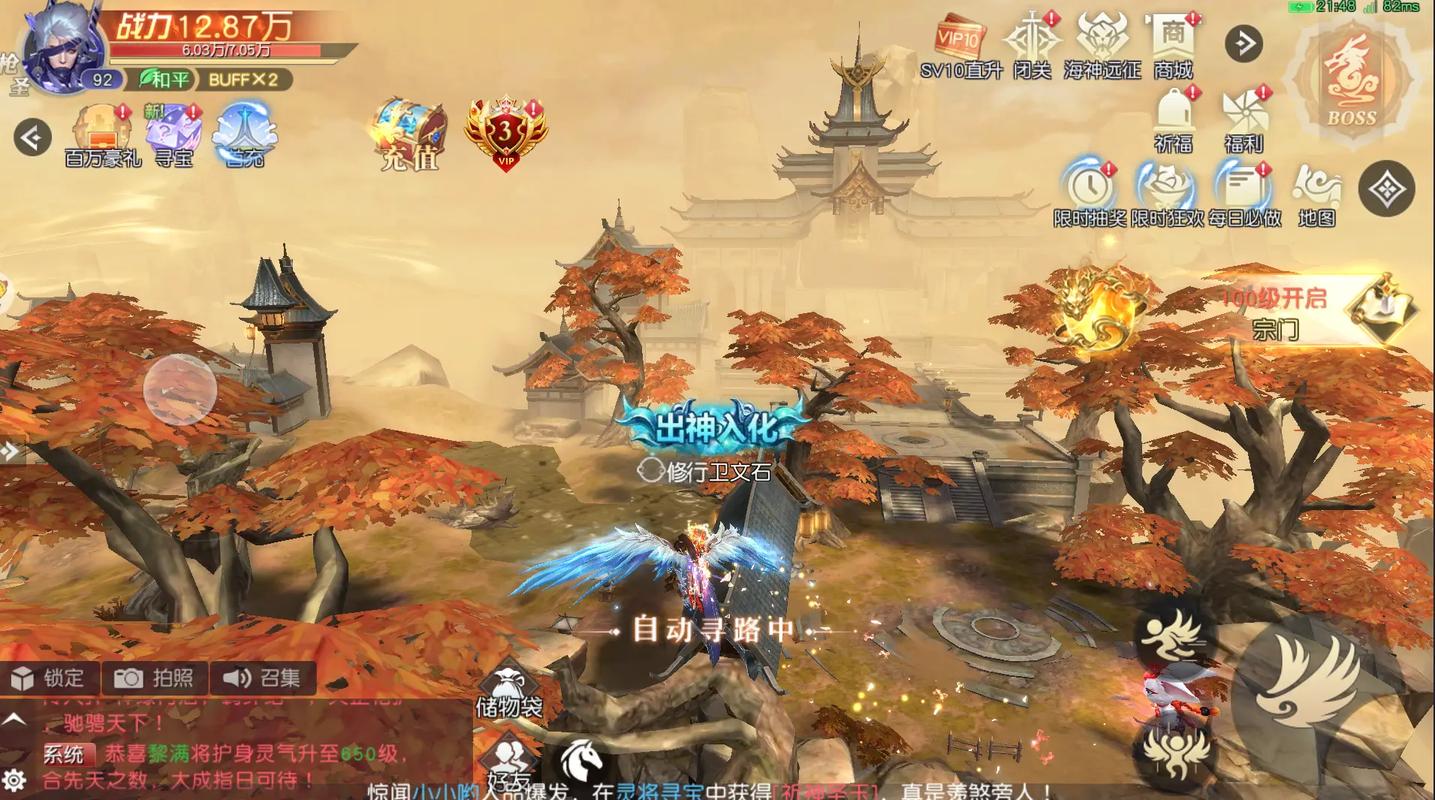Open the 限时抽奖 timed lottery
The width and height of the screenshot is (1435, 800).
pos(1090,192)
